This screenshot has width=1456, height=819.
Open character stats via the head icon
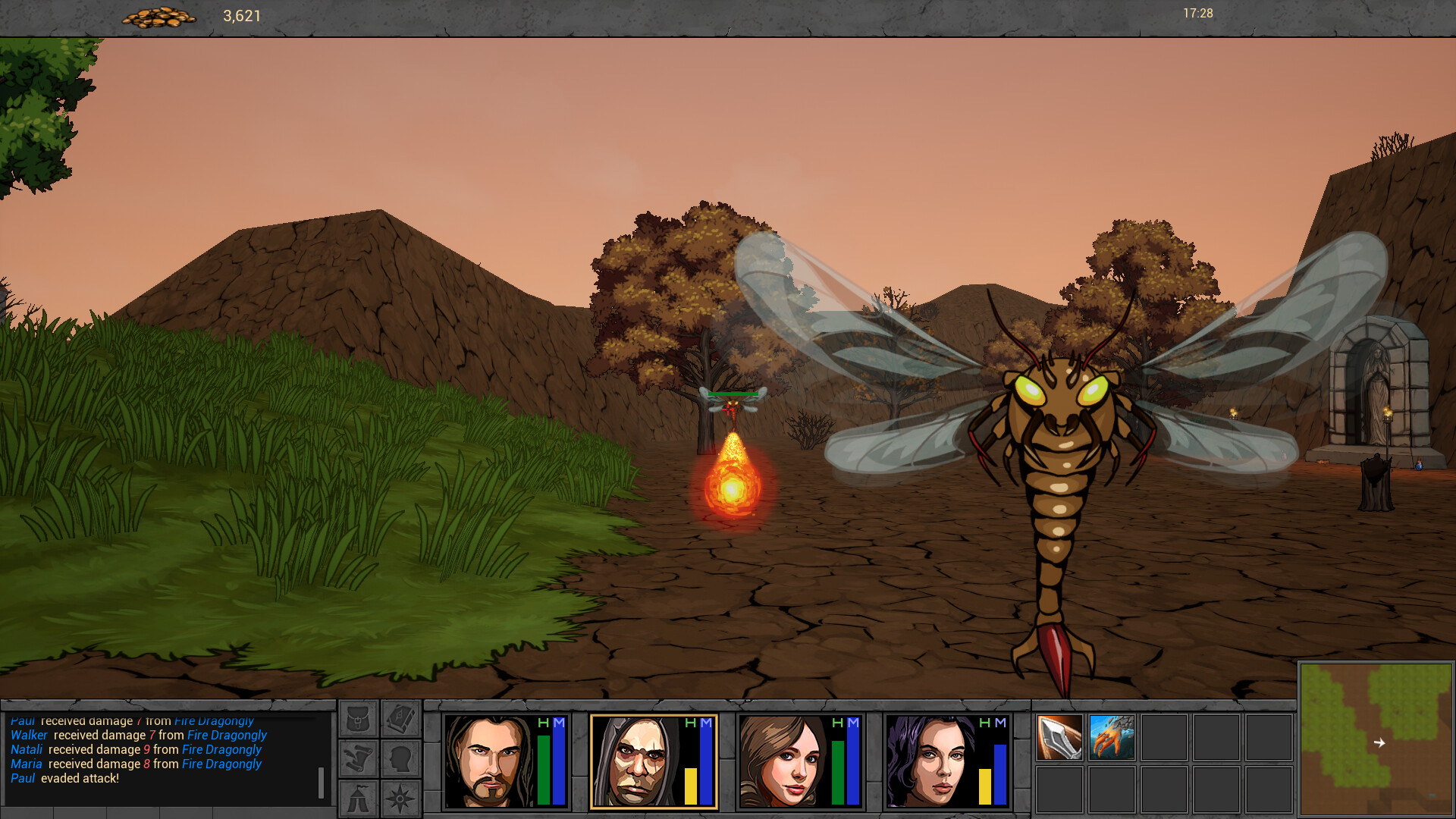click(x=400, y=758)
